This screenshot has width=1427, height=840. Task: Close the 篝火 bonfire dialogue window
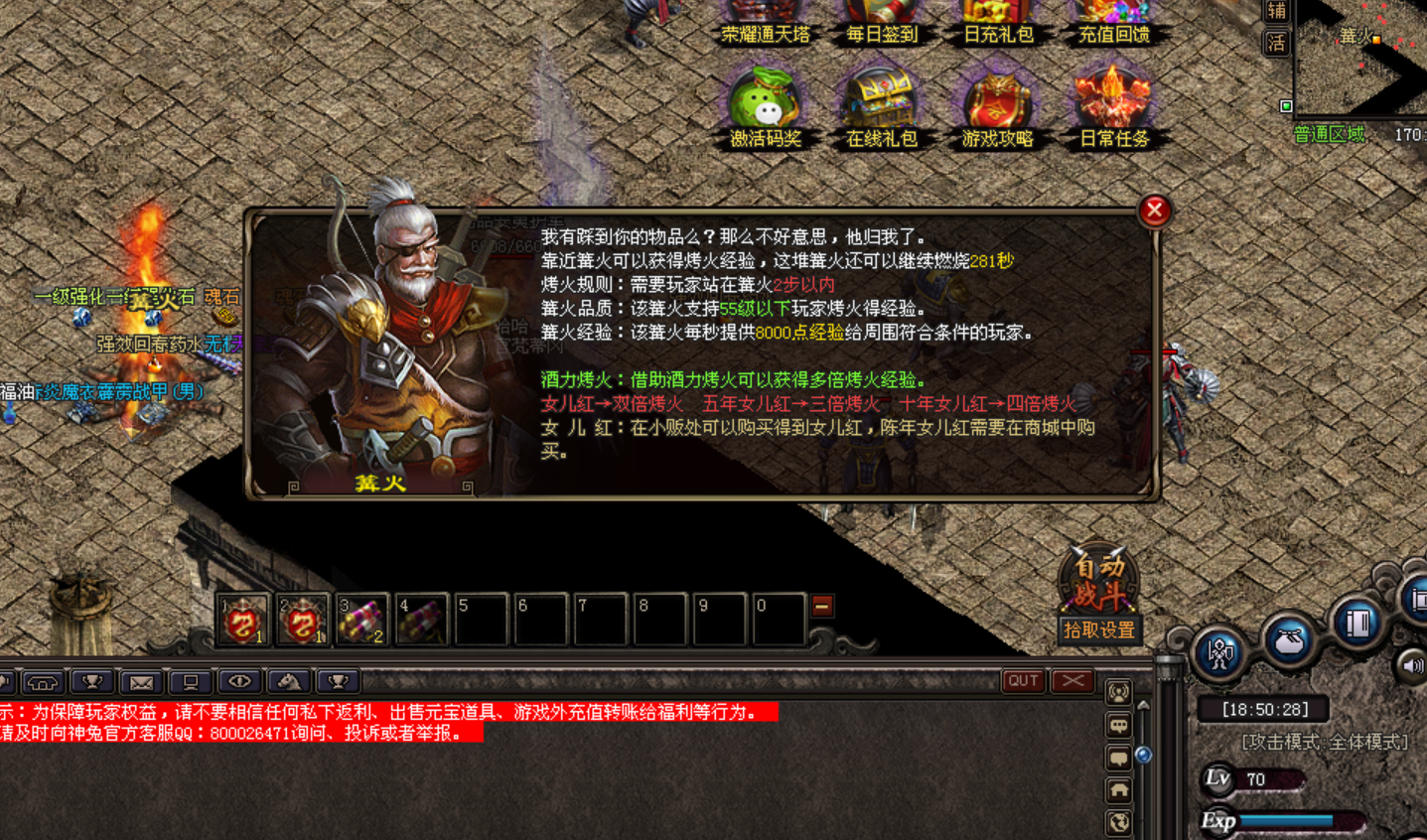coord(1154,210)
